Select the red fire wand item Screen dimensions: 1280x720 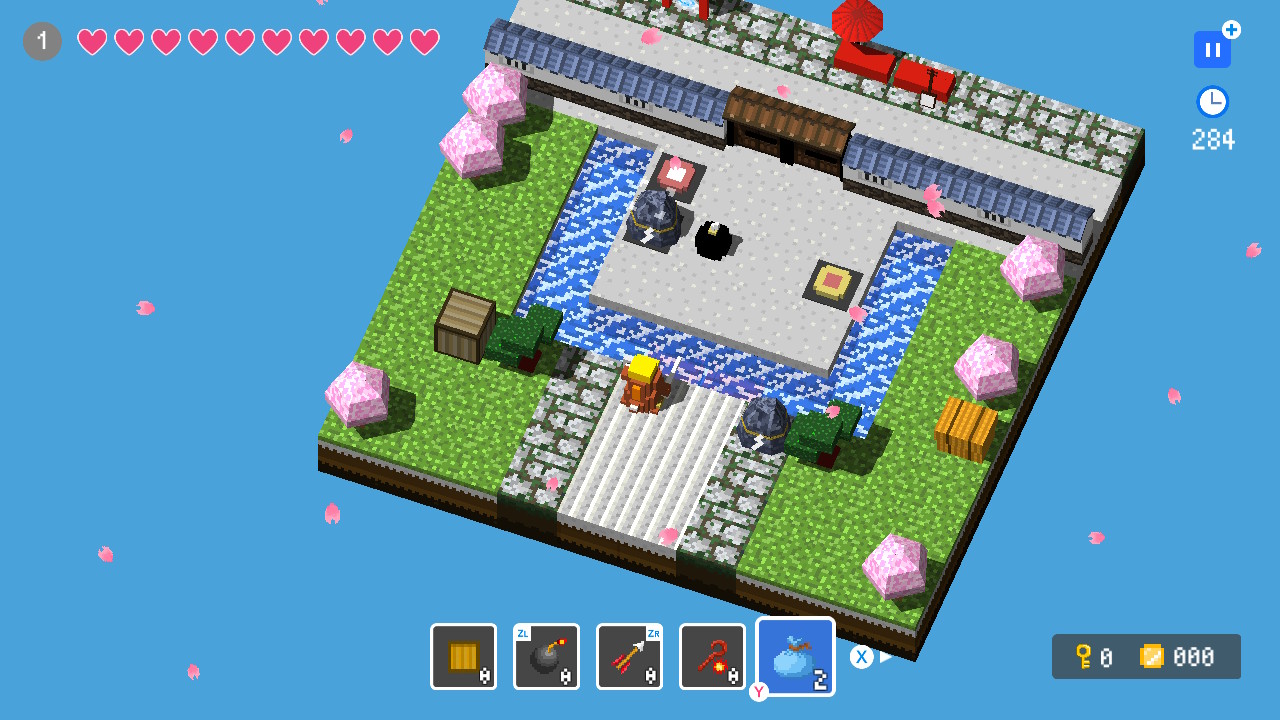712,656
